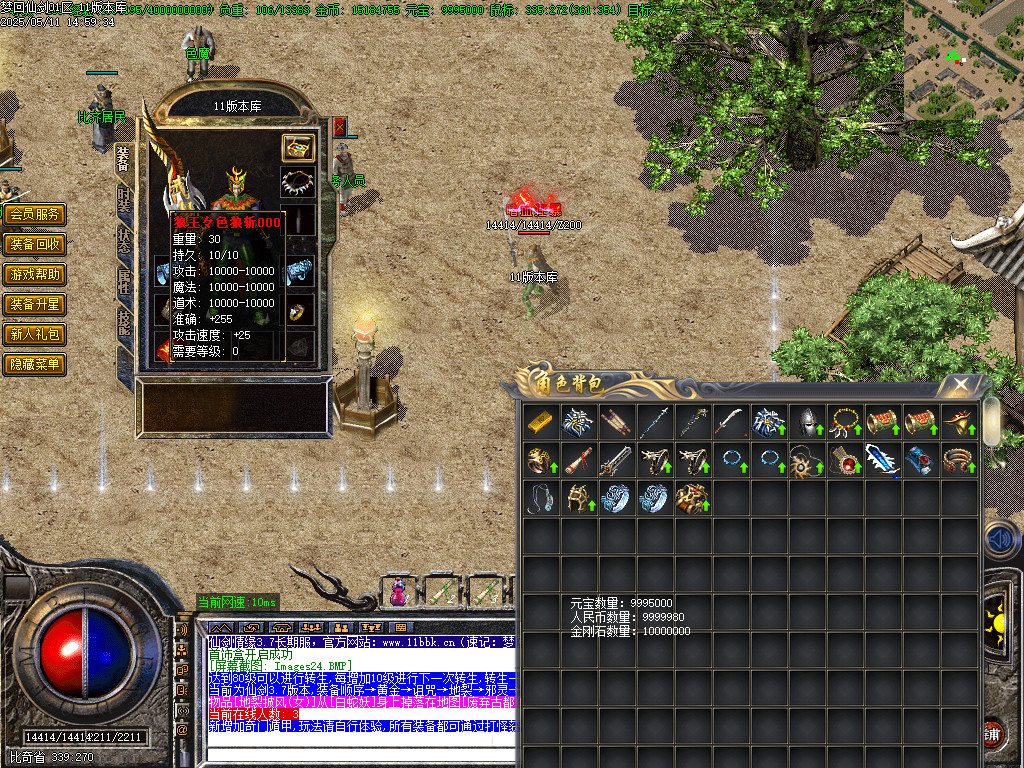Select the 装备升星 equipment upgrade button
Image resolution: width=1024 pixels, height=768 pixels.
34,304
